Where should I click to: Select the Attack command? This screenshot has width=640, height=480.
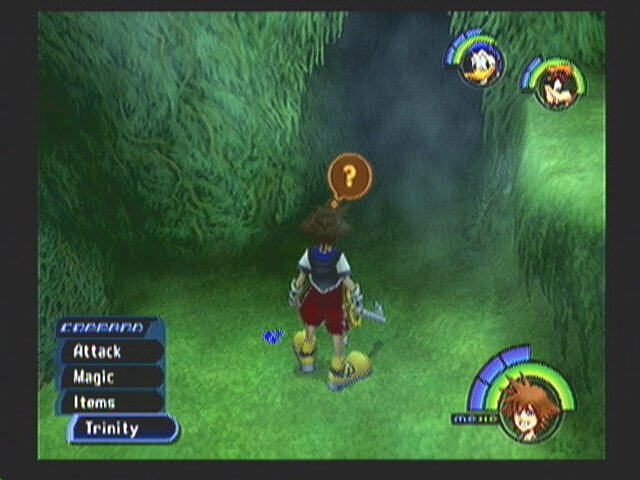click(109, 352)
